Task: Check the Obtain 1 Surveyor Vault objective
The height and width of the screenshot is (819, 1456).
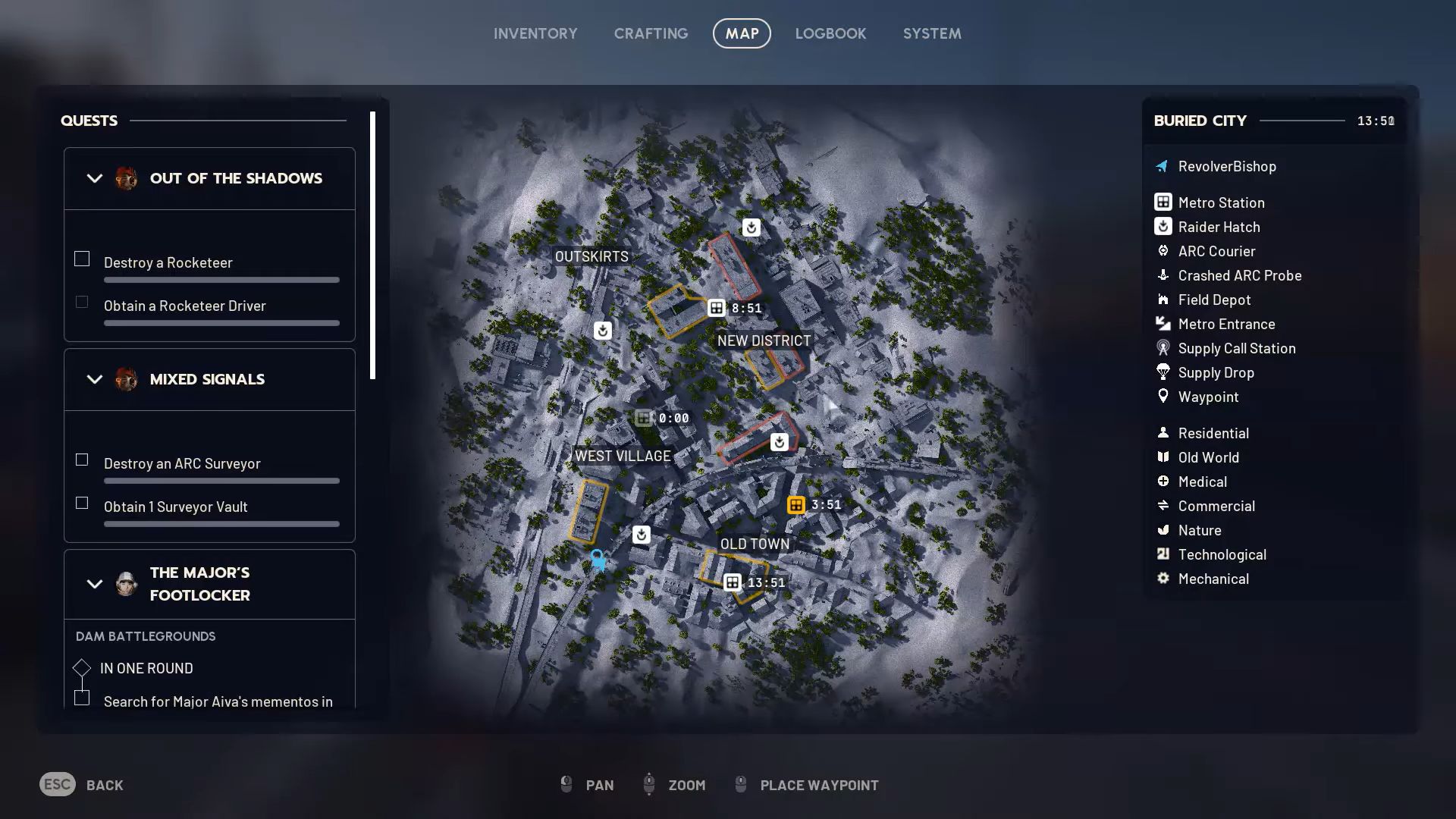Action: pyautogui.click(x=81, y=503)
